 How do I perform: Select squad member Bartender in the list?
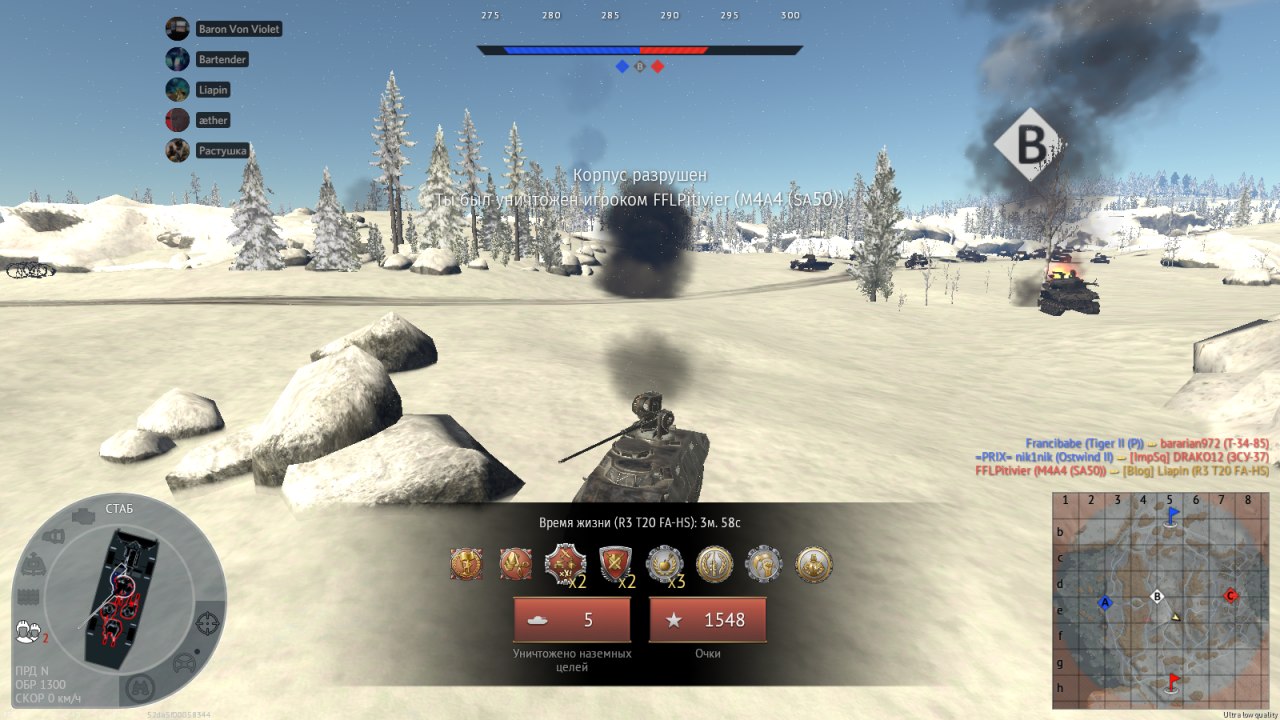tap(222, 59)
